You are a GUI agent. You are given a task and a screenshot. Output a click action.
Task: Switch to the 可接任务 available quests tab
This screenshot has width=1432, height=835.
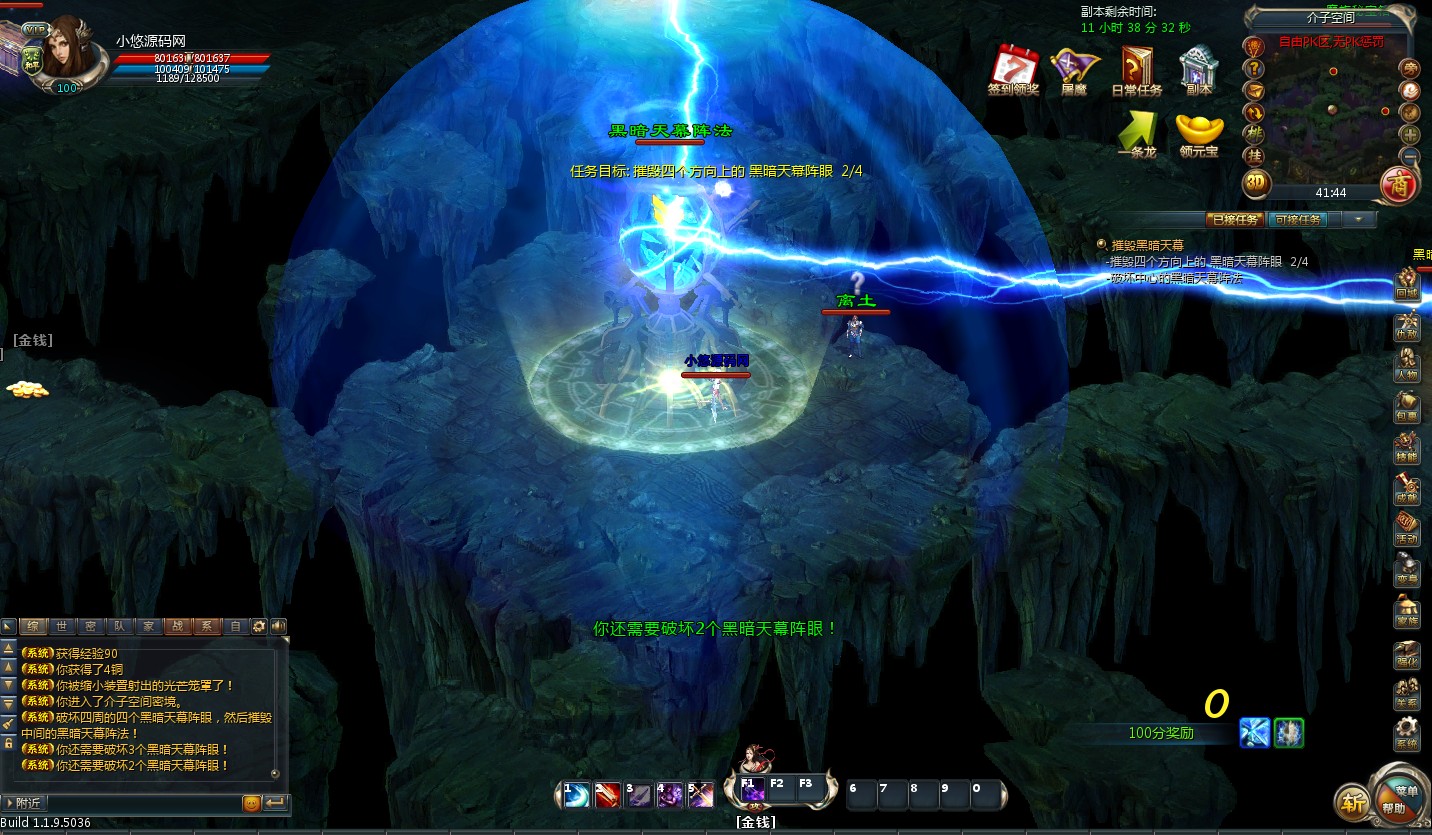[x=1298, y=220]
